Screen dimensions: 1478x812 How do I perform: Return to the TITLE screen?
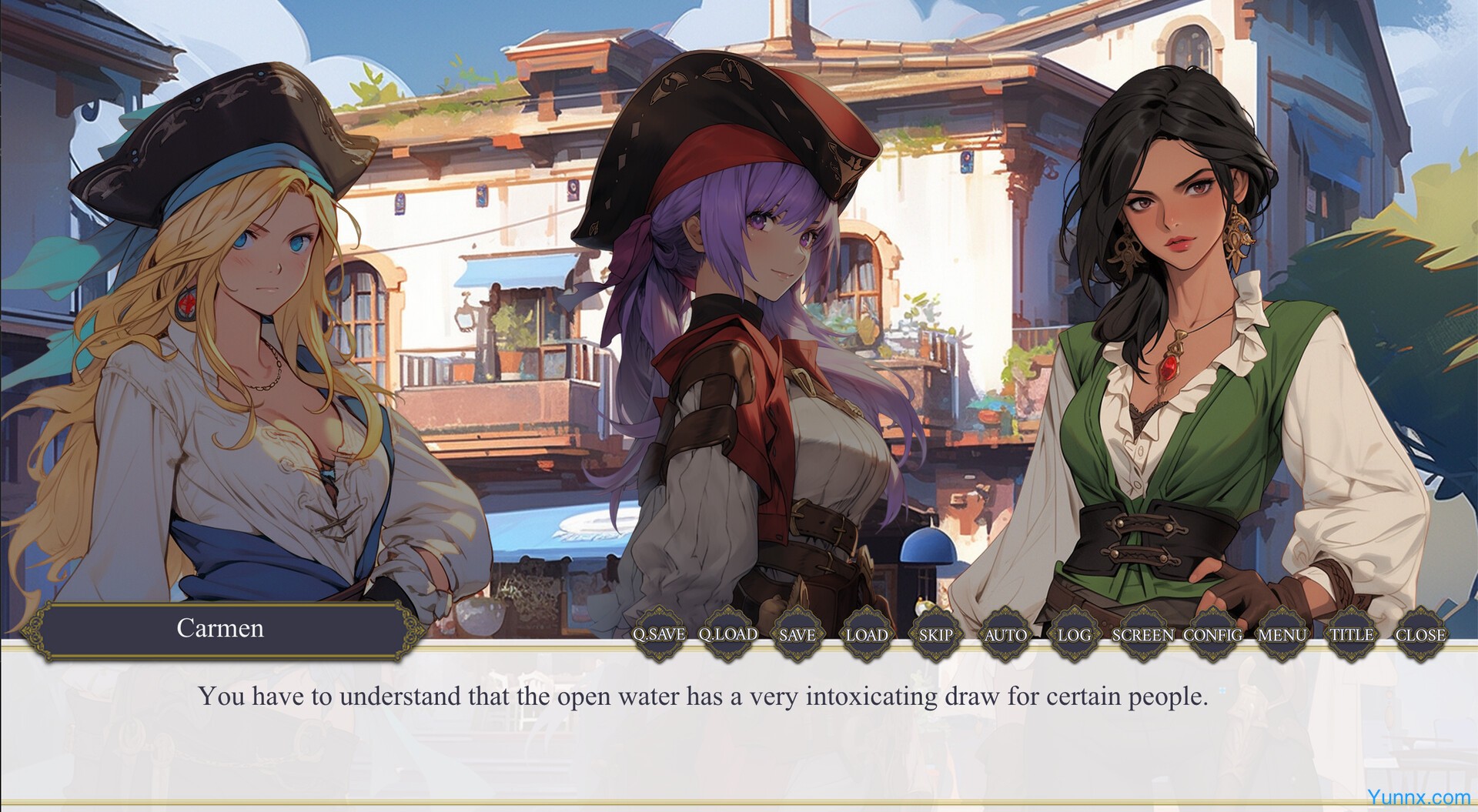(x=1352, y=635)
